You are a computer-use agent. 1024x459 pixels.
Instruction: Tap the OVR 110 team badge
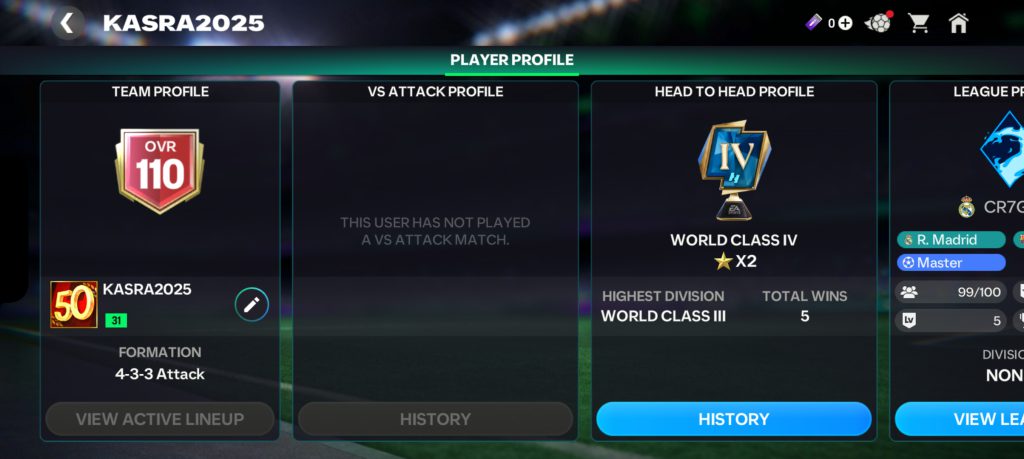[x=160, y=170]
